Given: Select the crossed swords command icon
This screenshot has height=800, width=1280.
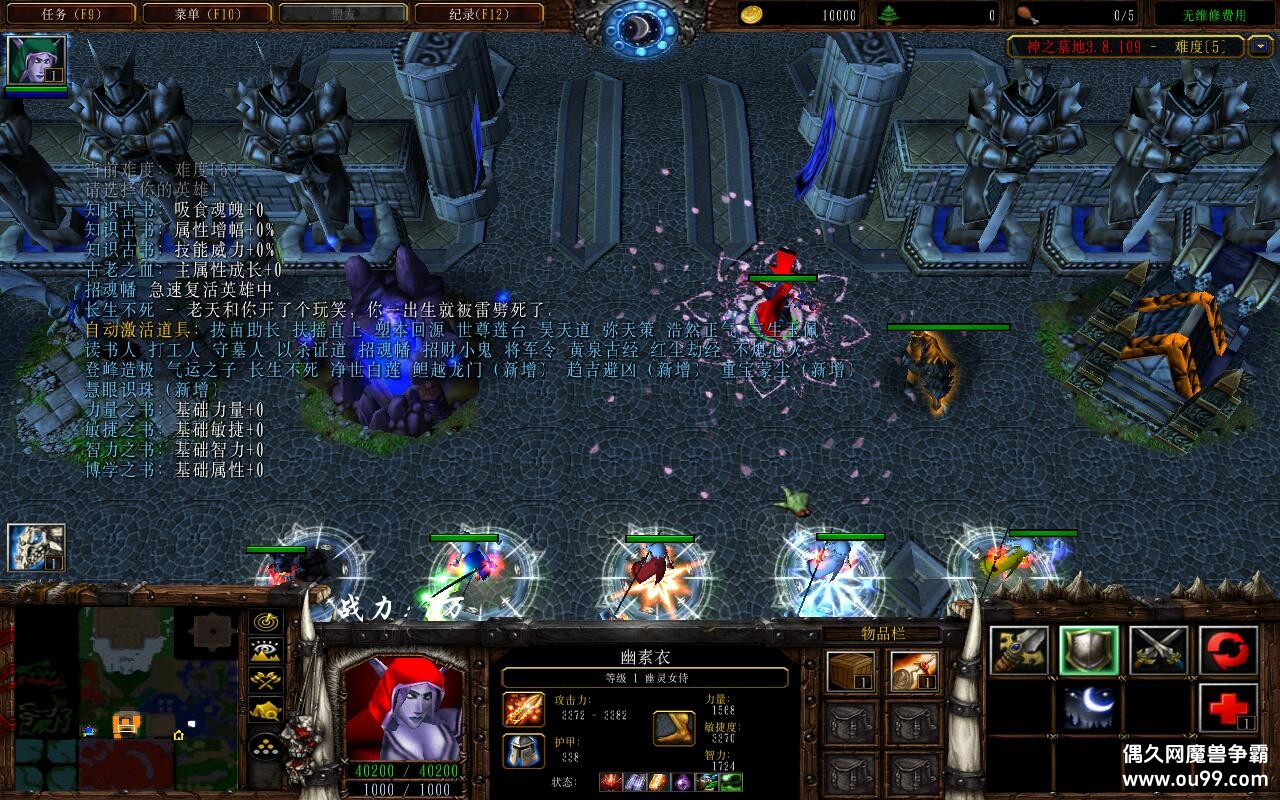Looking at the screenshot, I should coord(1157,649).
